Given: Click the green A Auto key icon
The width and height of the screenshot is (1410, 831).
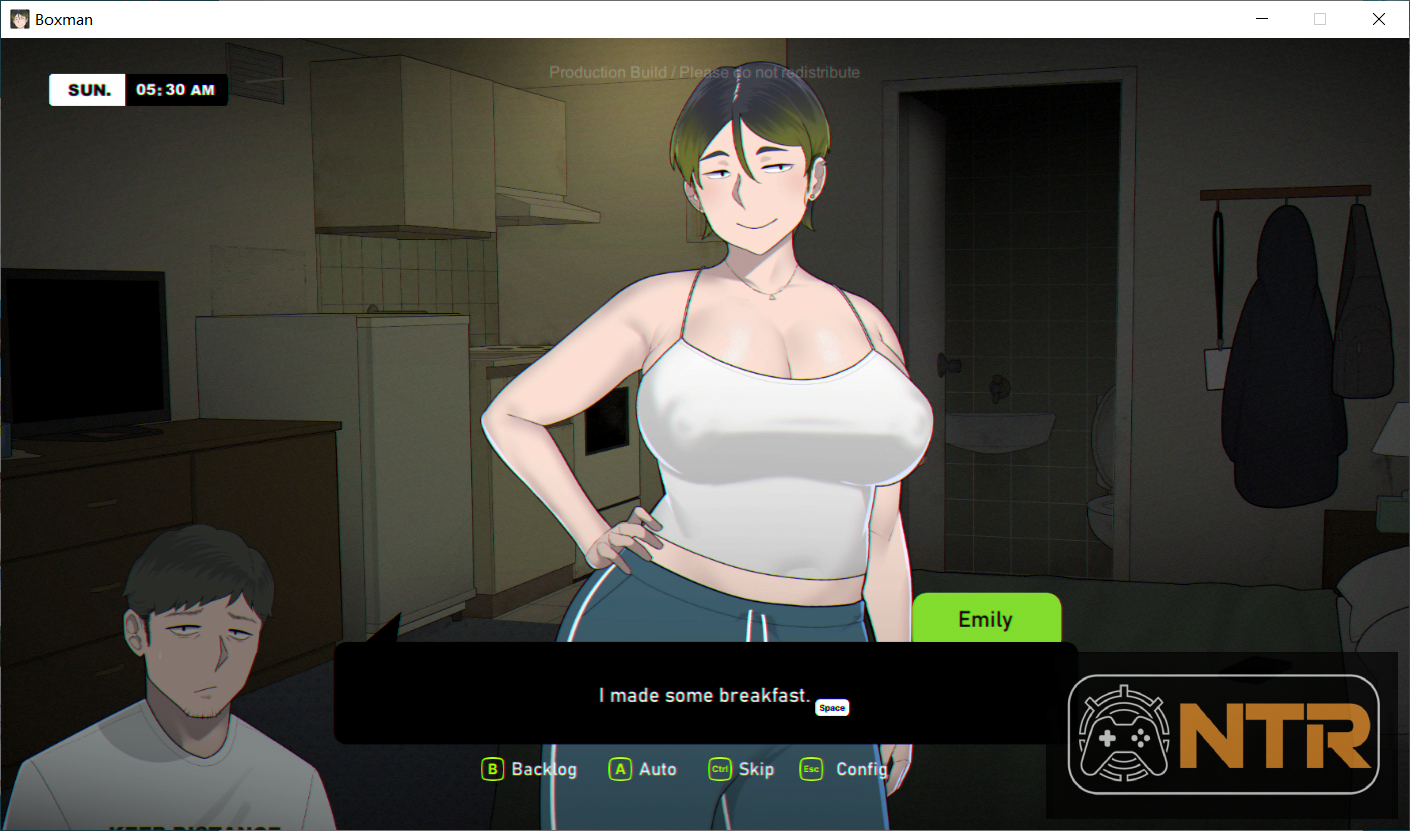Looking at the screenshot, I should tap(620, 769).
